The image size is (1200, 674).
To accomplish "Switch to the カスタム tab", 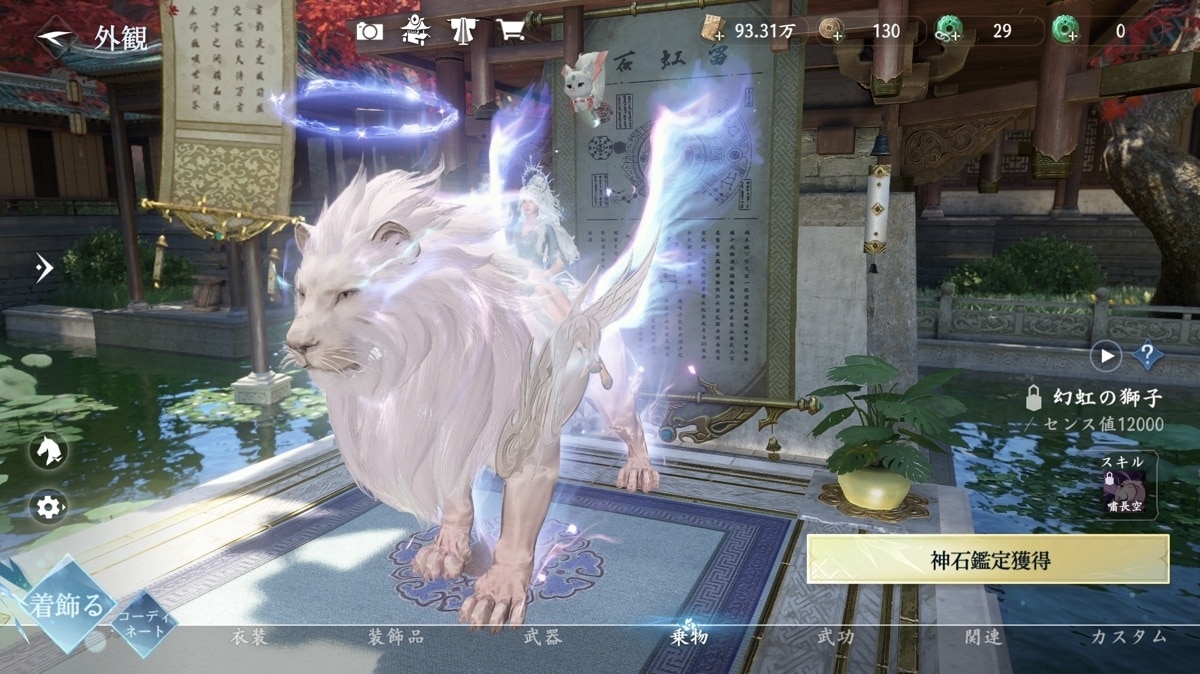I will point(1129,637).
